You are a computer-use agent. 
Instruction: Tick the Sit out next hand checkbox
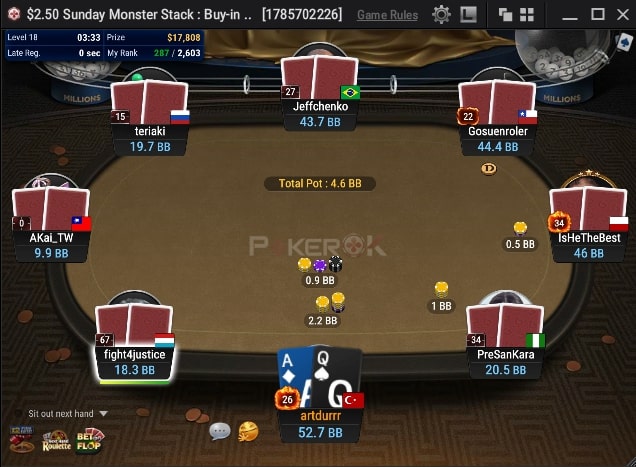click(17, 413)
